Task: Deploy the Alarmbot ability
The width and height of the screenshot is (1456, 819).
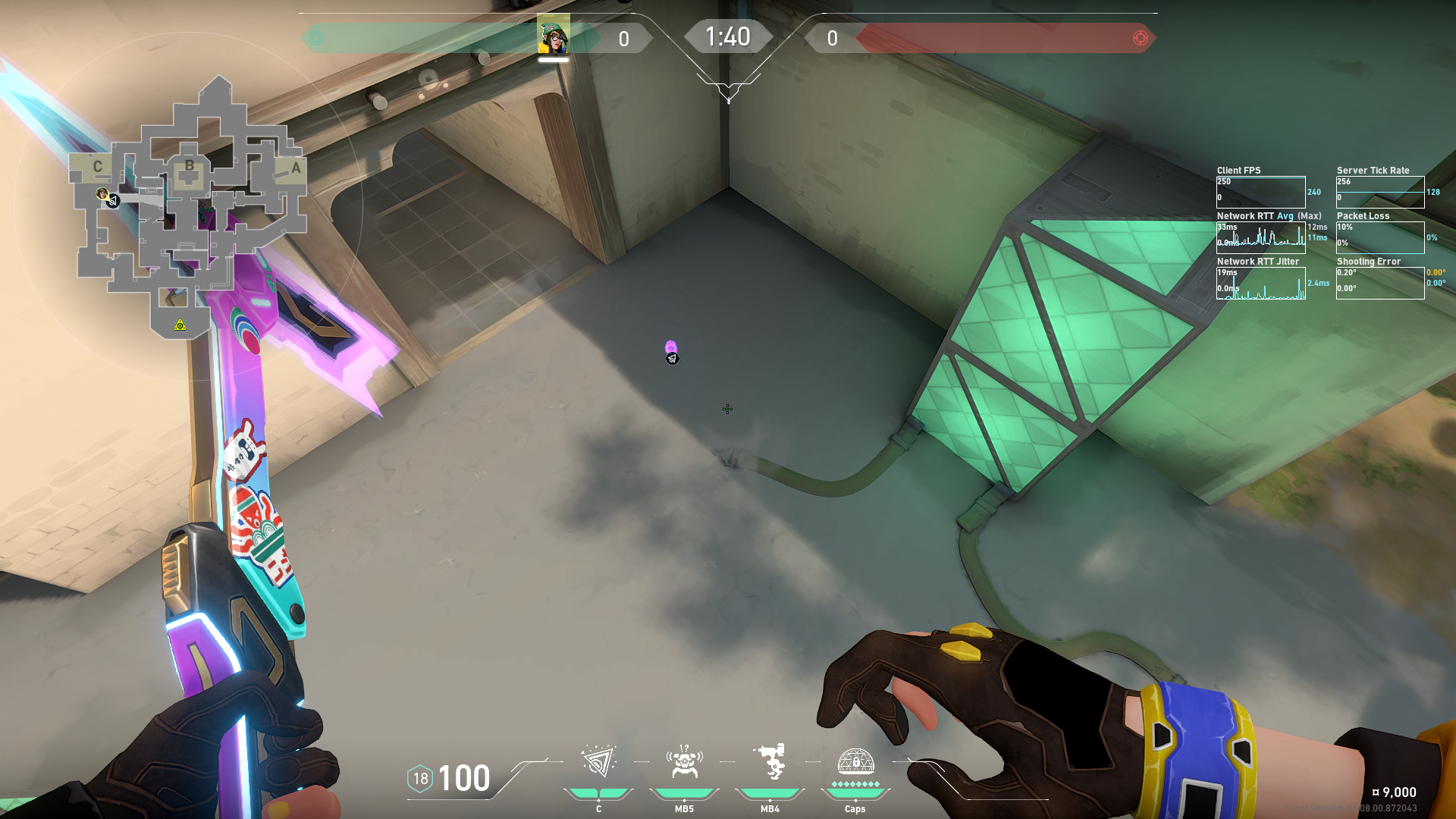Action: [684, 762]
